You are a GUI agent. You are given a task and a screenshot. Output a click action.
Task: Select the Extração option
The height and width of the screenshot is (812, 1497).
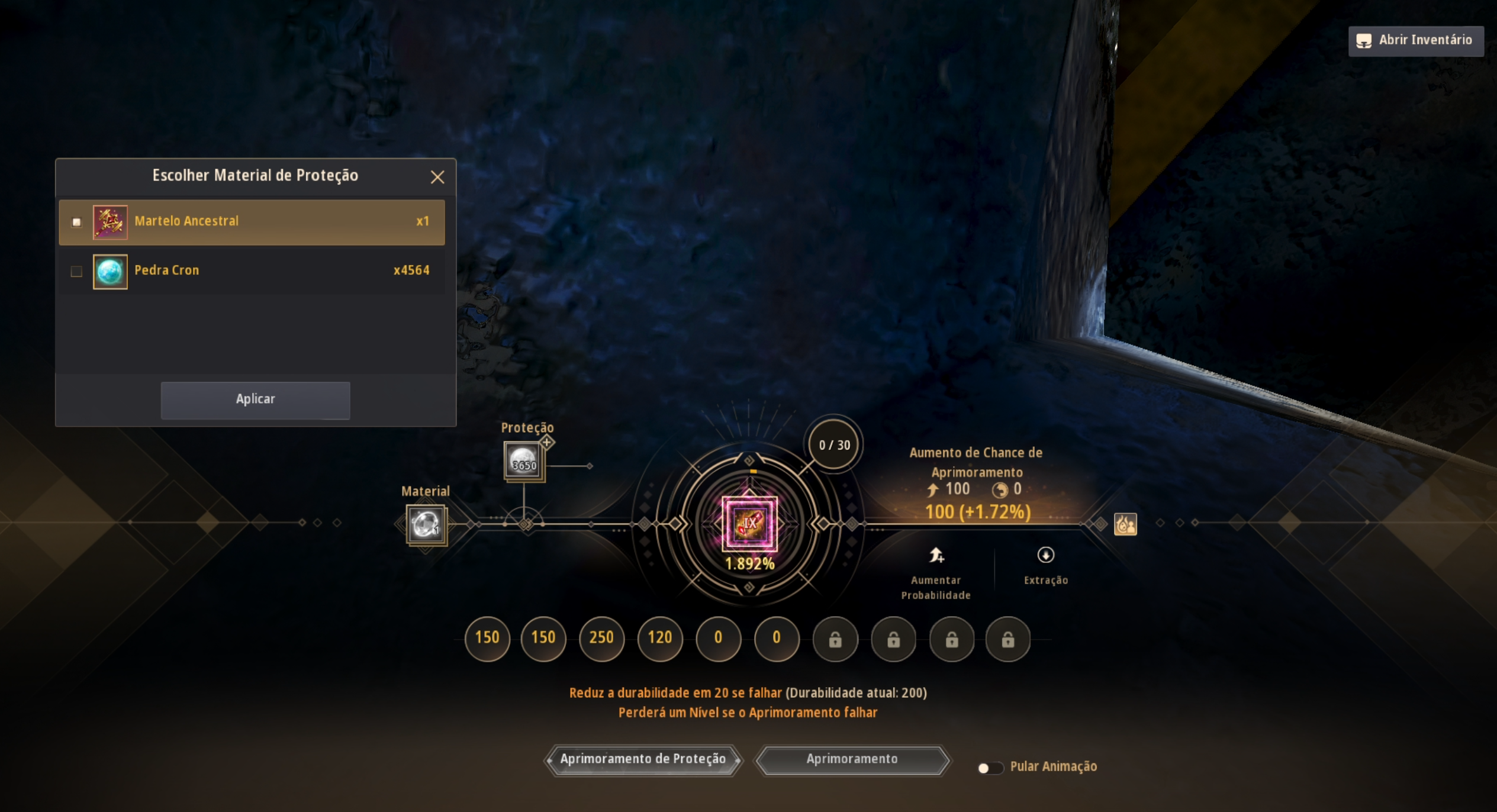(x=1045, y=565)
